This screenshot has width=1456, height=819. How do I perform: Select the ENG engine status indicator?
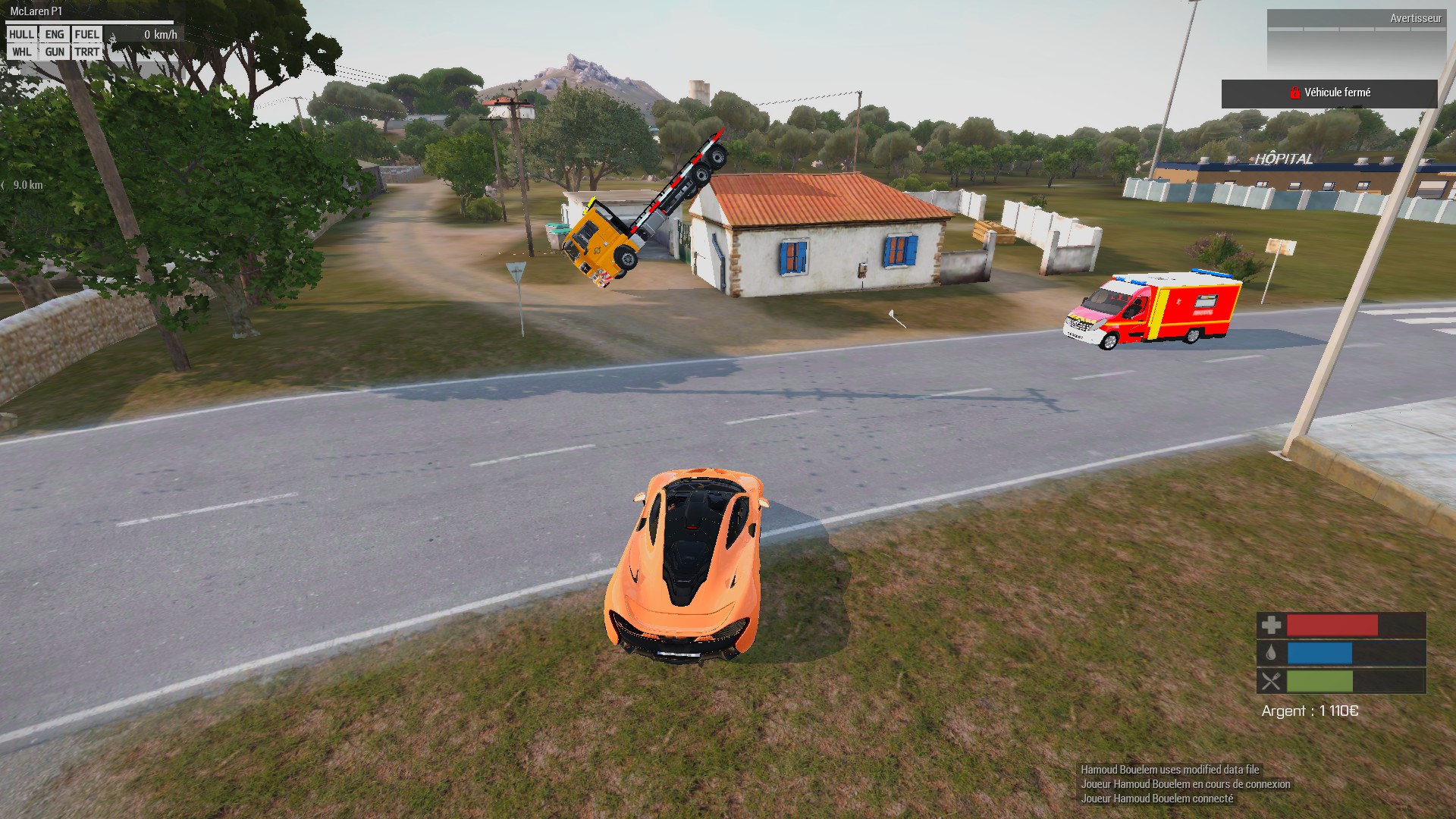pyautogui.click(x=55, y=34)
